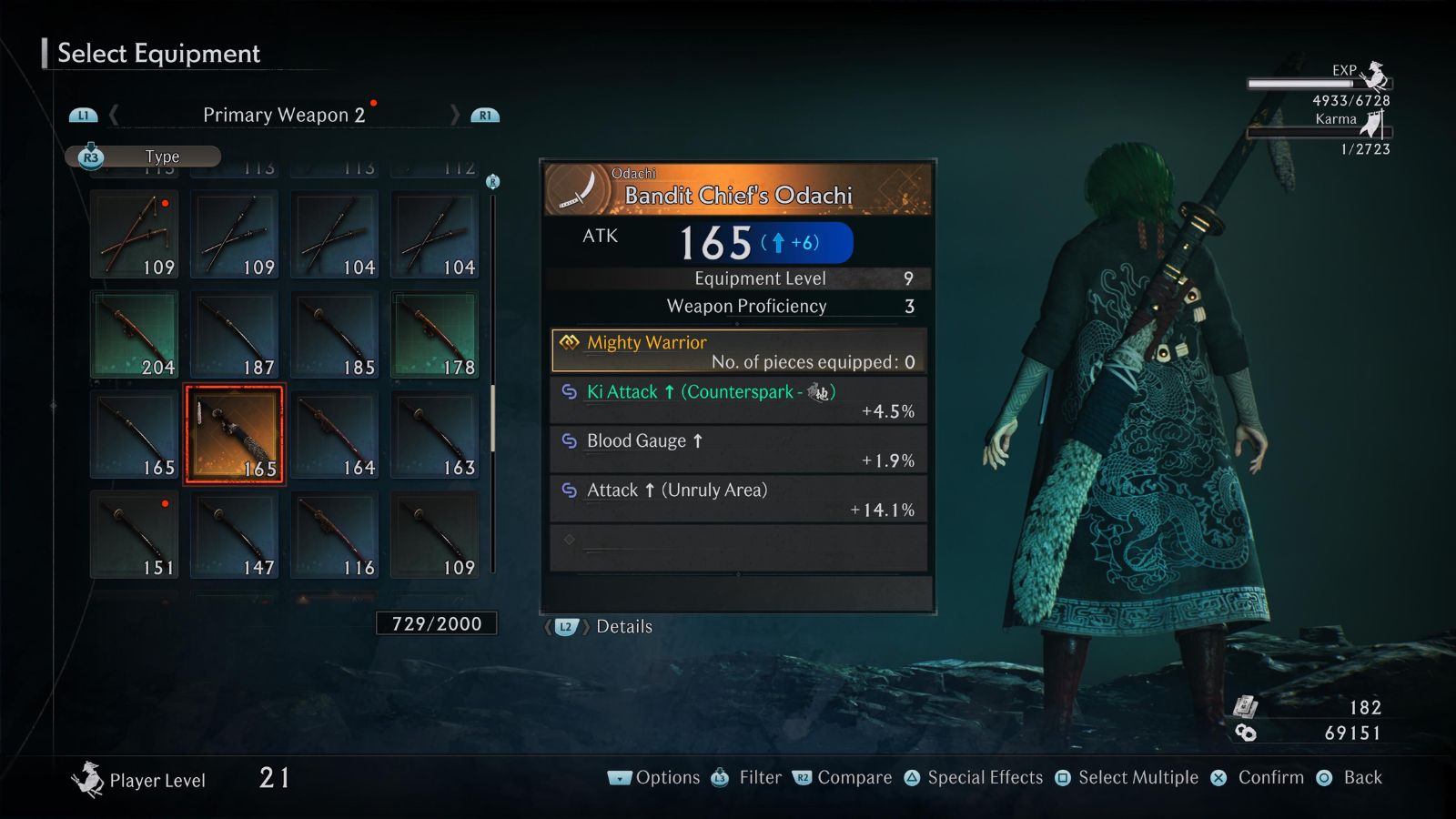Go to the next equipment category arrow
The height and width of the screenshot is (819, 1456).
coord(454,115)
